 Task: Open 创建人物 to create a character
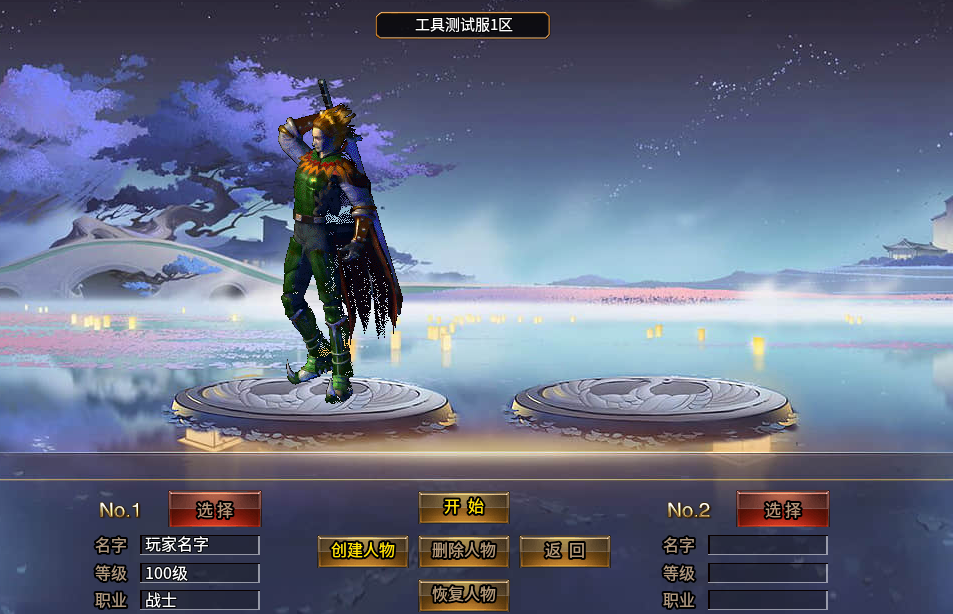[363, 551]
